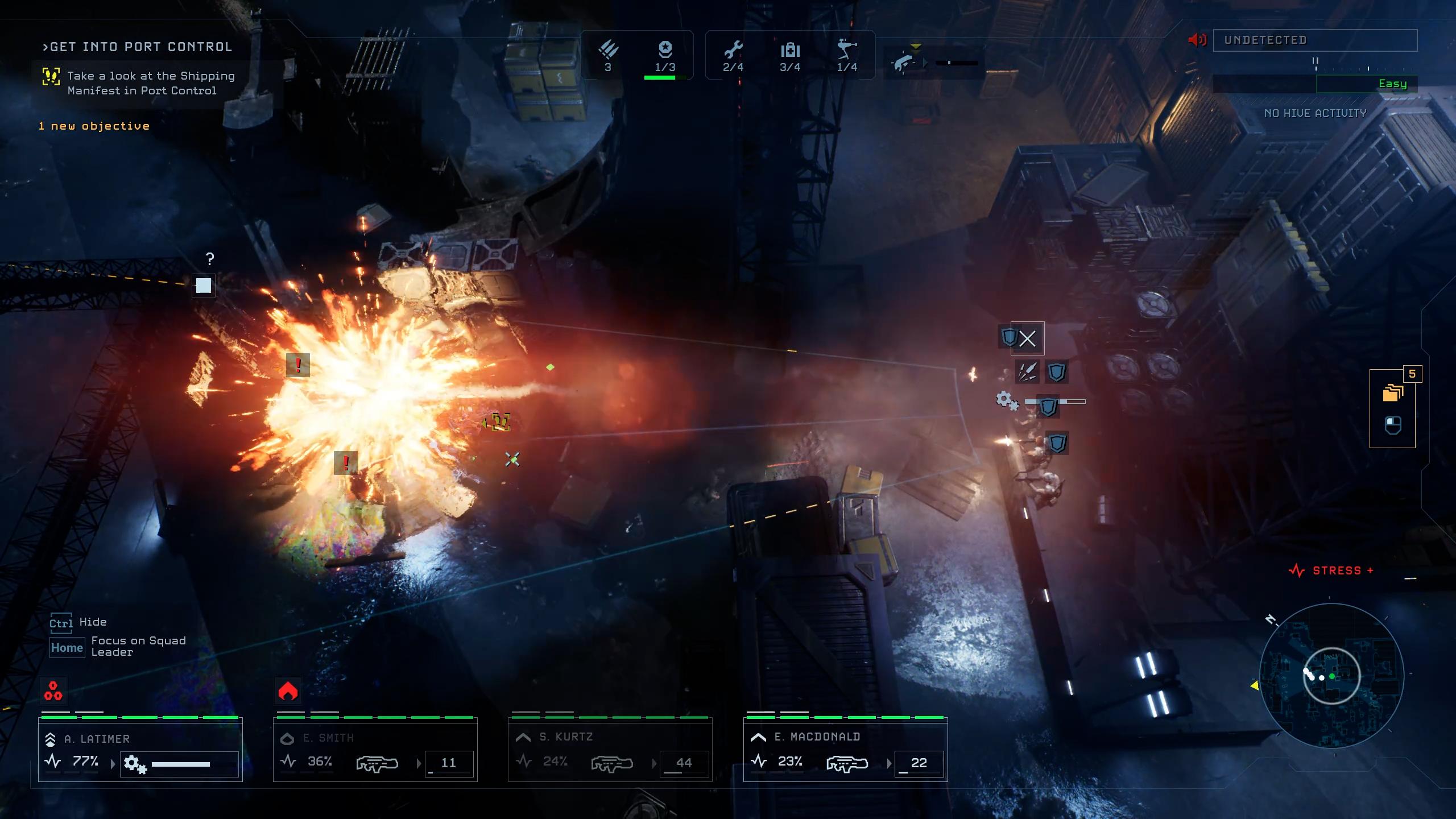This screenshot has height=819, width=1456.
Task: Show the 1 new objective notice
Action: click(x=94, y=126)
